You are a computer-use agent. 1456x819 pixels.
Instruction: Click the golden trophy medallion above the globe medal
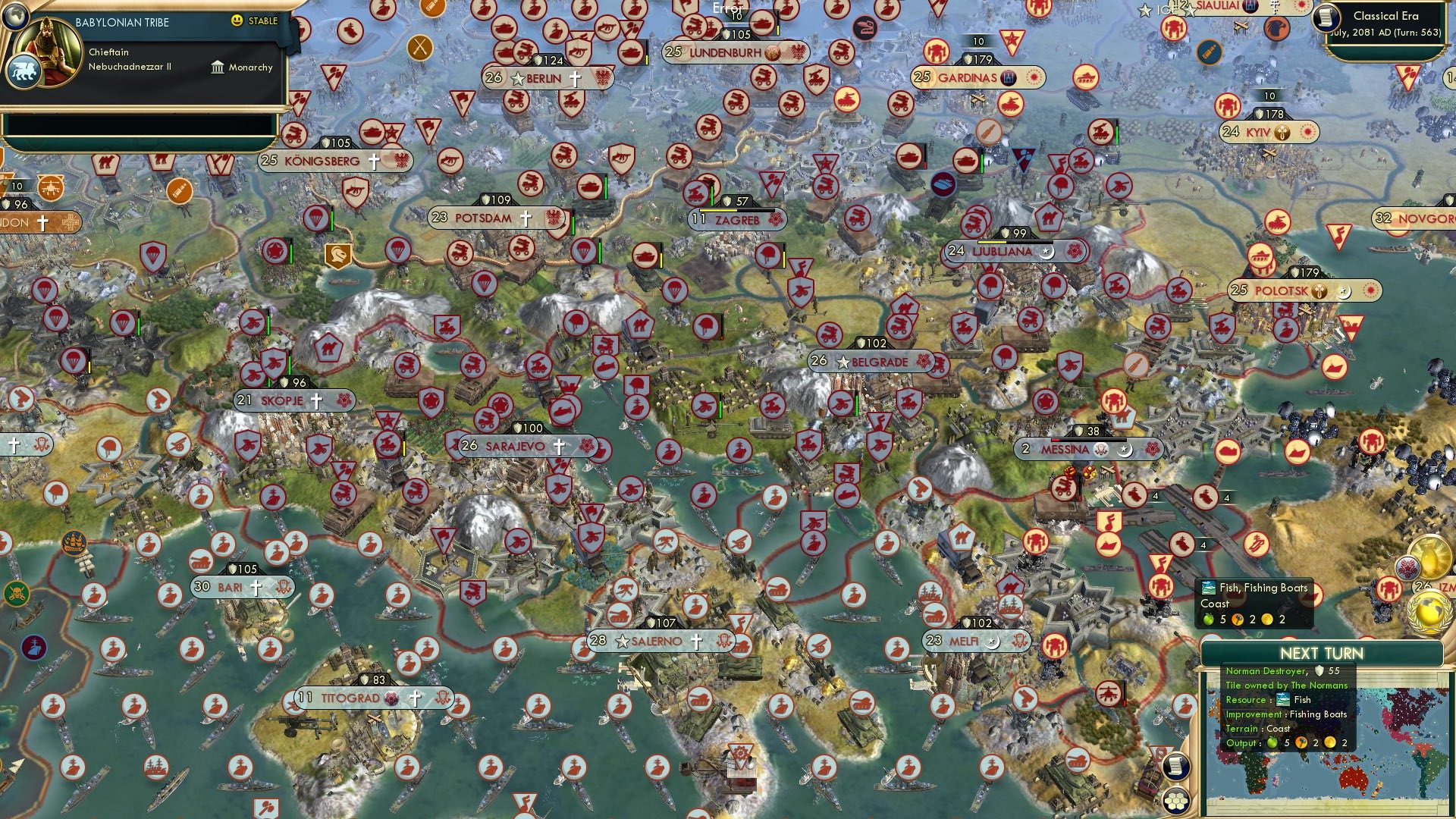coord(1429,558)
